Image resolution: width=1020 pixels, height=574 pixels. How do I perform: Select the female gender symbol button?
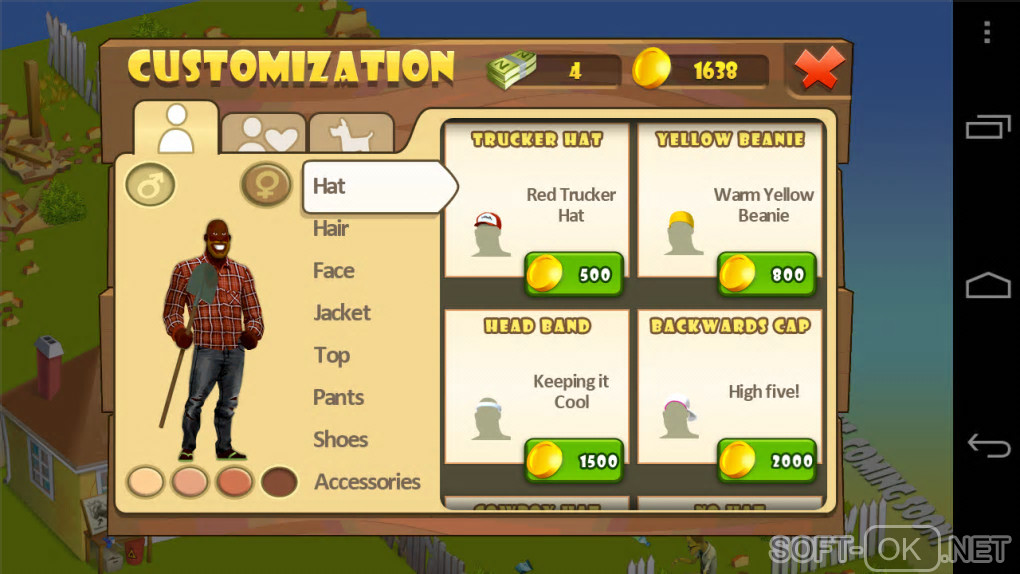[266, 185]
